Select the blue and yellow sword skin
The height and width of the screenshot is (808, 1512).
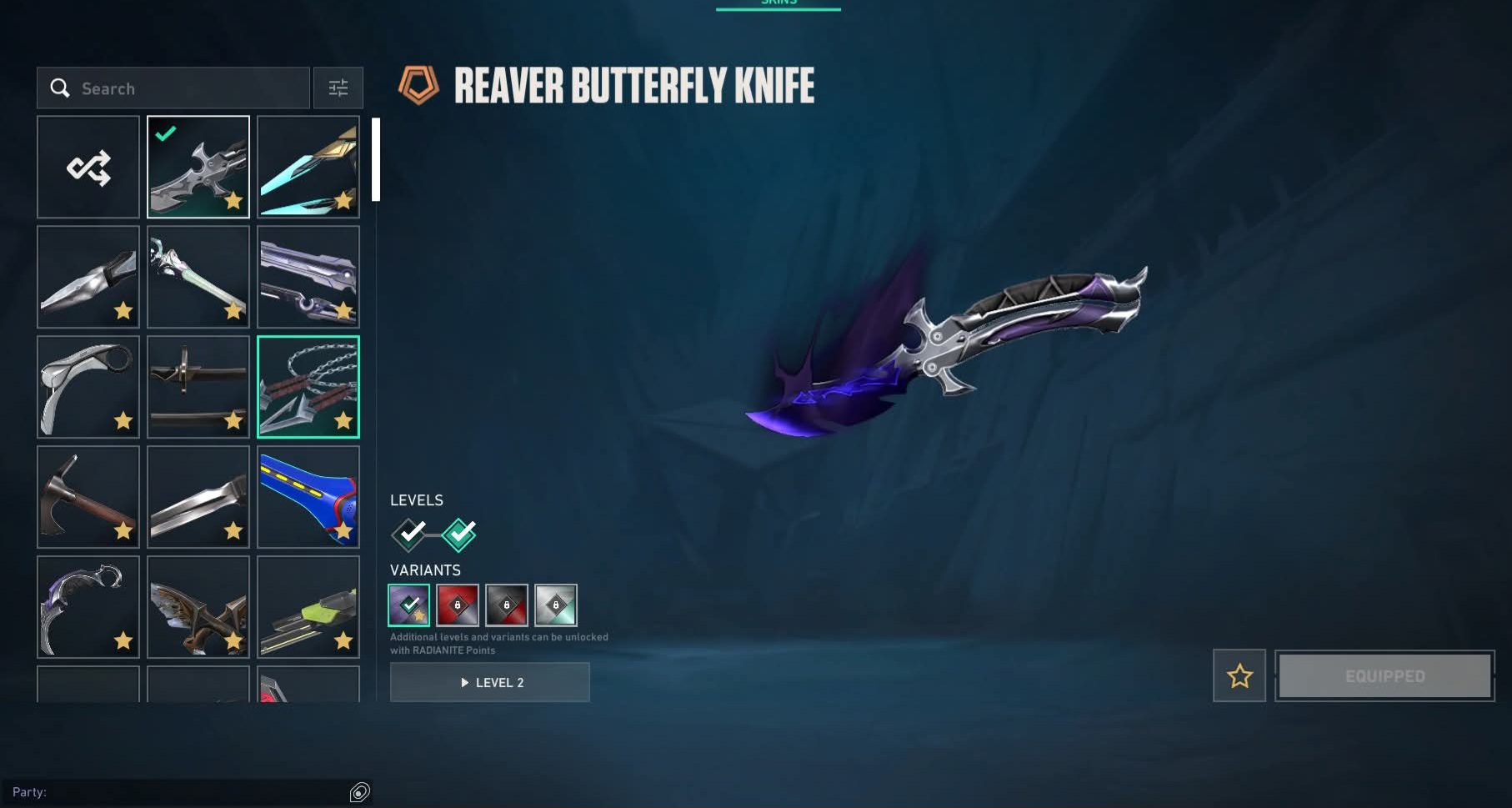tap(308, 497)
